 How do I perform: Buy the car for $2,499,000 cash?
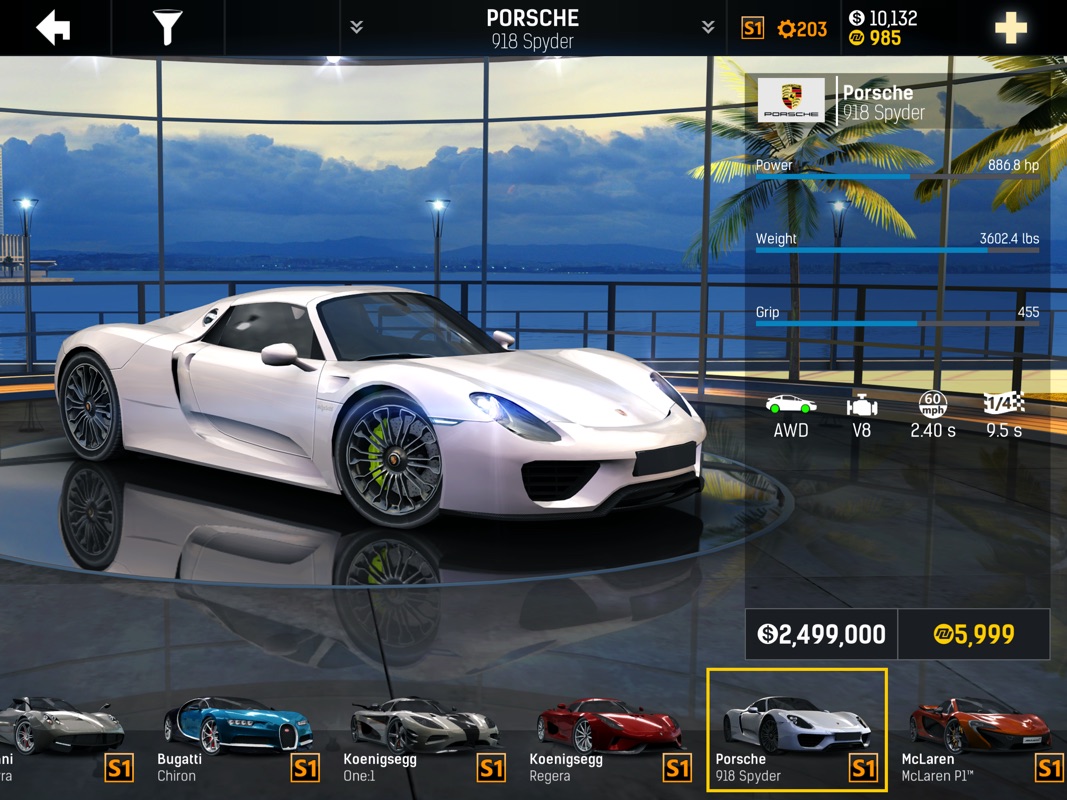coord(821,634)
